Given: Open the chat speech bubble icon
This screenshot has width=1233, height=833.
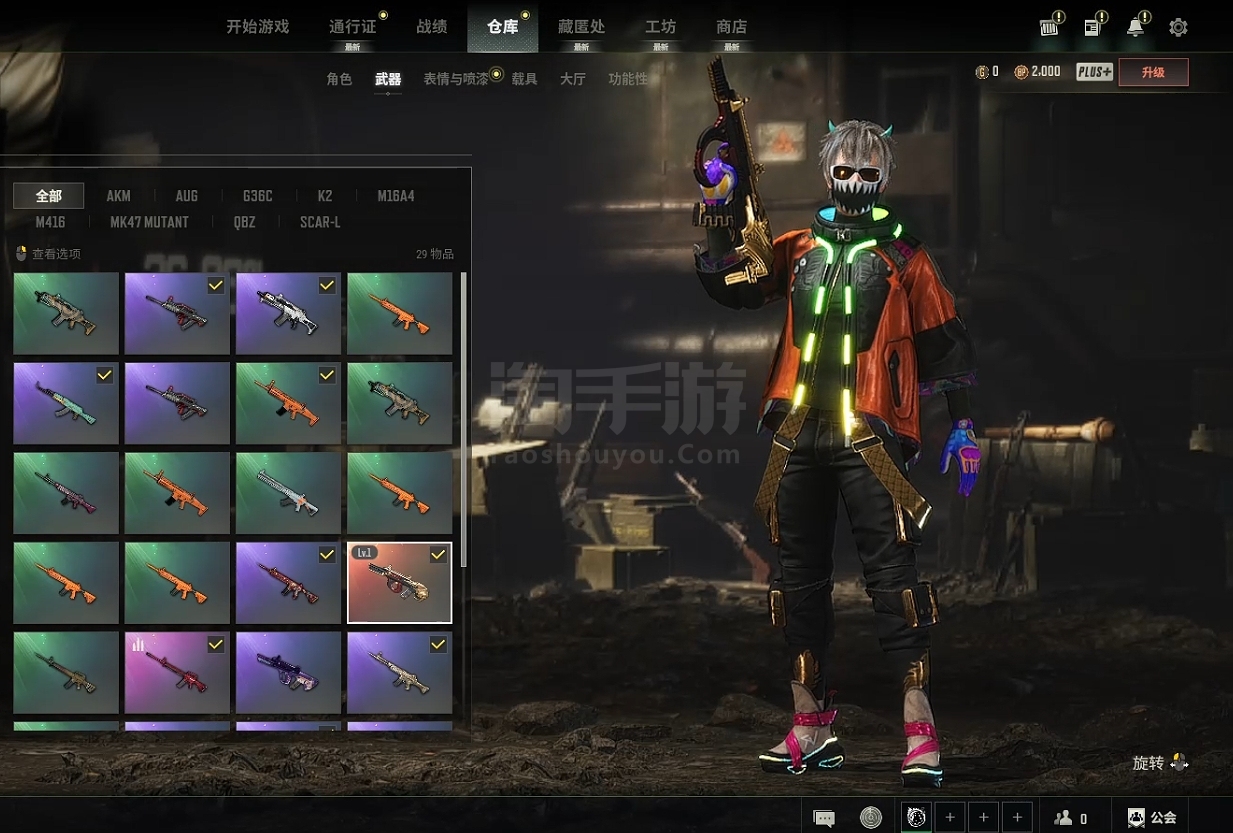Looking at the screenshot, I should (x=824, y=818).
